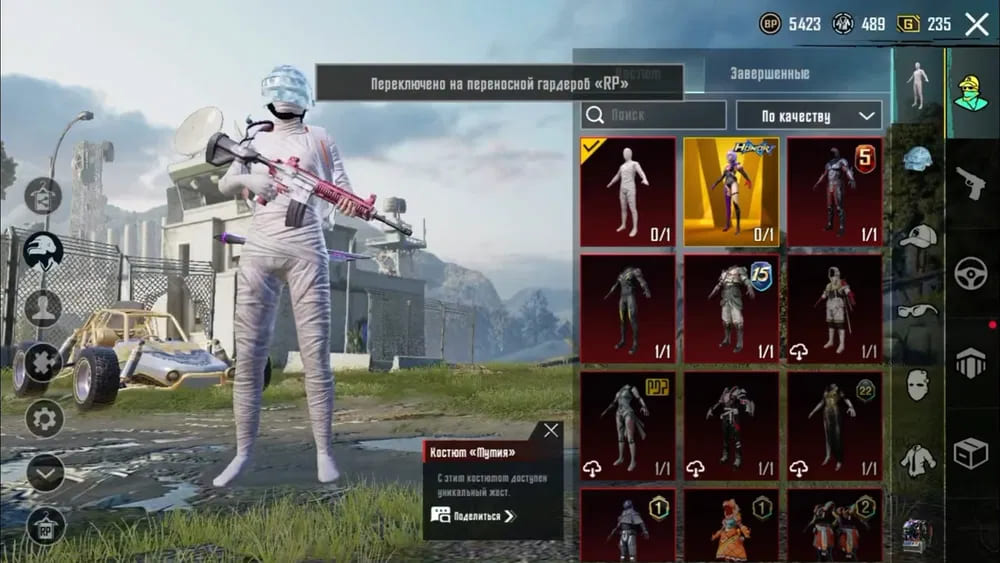
Task: Open the helmet category
Action: [x=917, y=160]
